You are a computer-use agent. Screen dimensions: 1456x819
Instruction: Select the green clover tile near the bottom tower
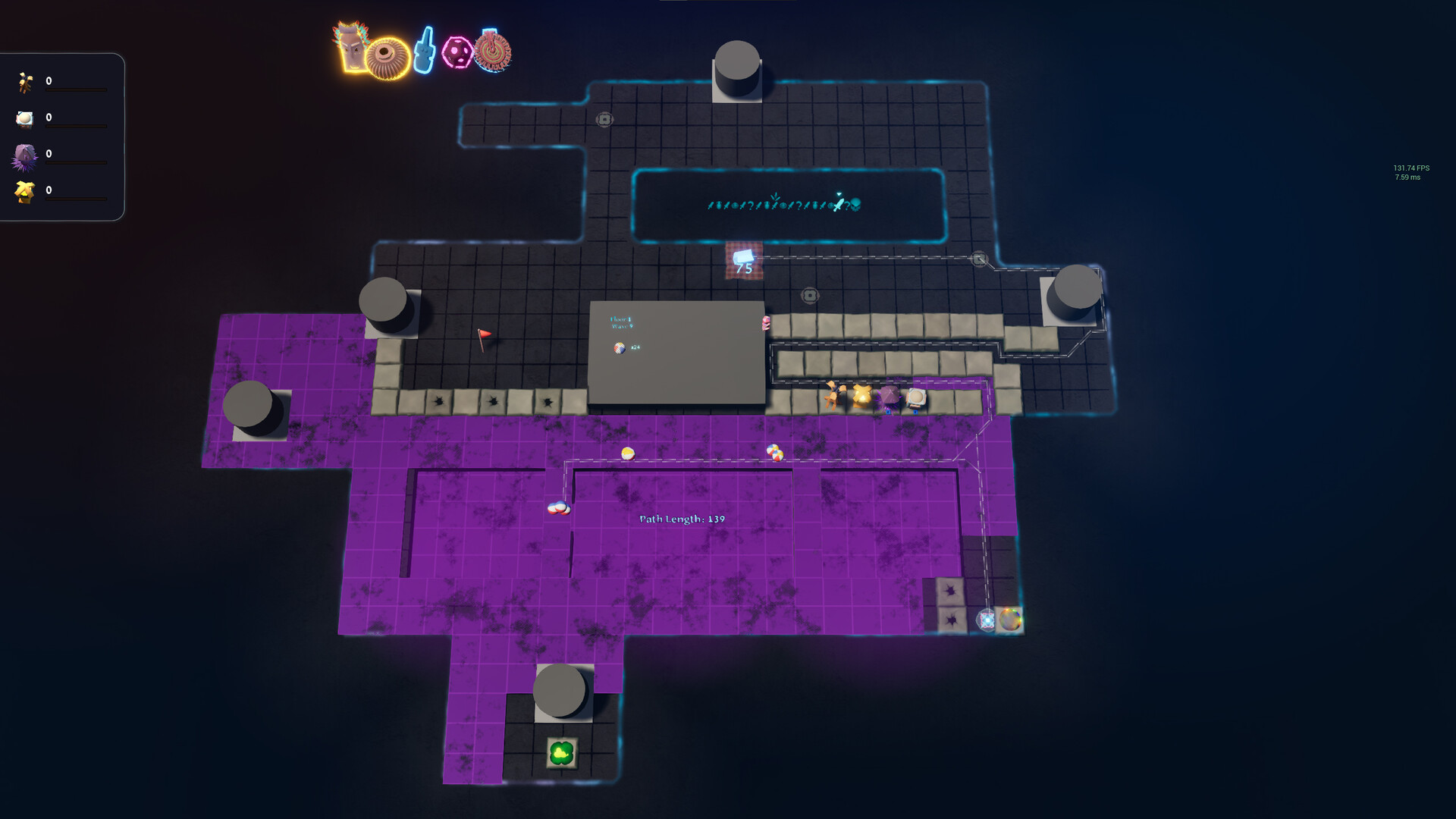pyautogui.click(x=561, y=751)
